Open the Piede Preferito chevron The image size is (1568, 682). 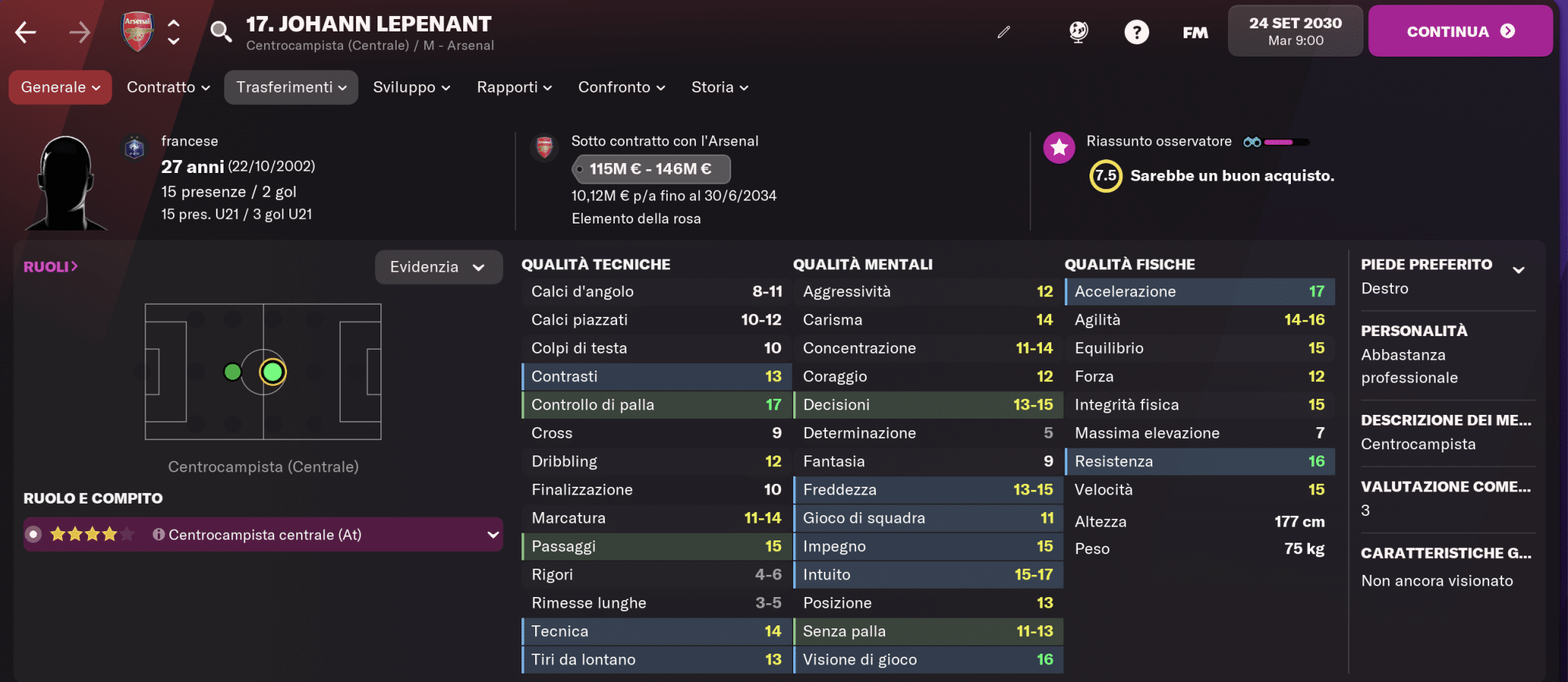[1519, 269]
